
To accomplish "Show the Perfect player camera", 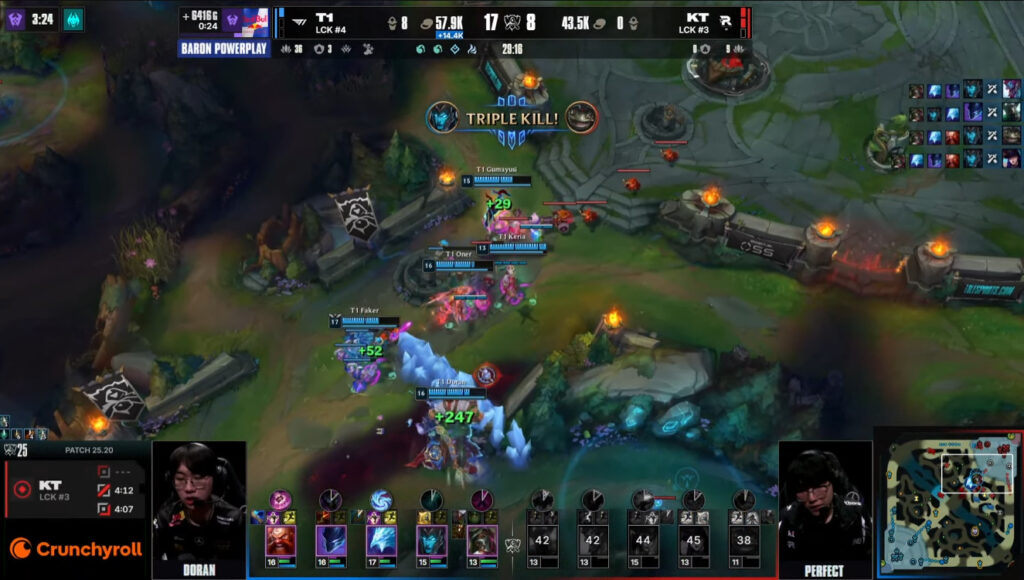I will pyautogui.click(x=825, y=505).
